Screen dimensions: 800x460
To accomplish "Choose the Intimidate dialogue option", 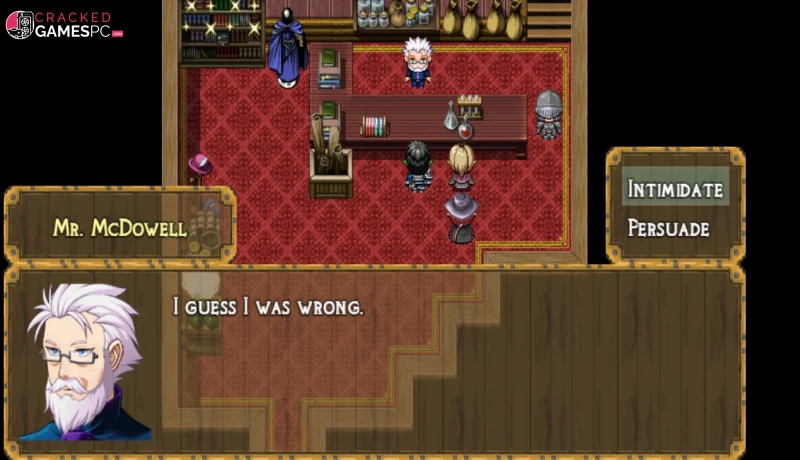I will 675,189.
